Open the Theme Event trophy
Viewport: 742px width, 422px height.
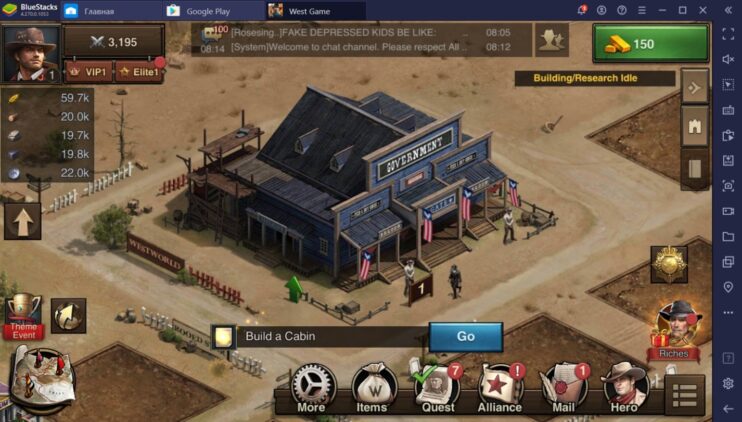coord(22,317)
